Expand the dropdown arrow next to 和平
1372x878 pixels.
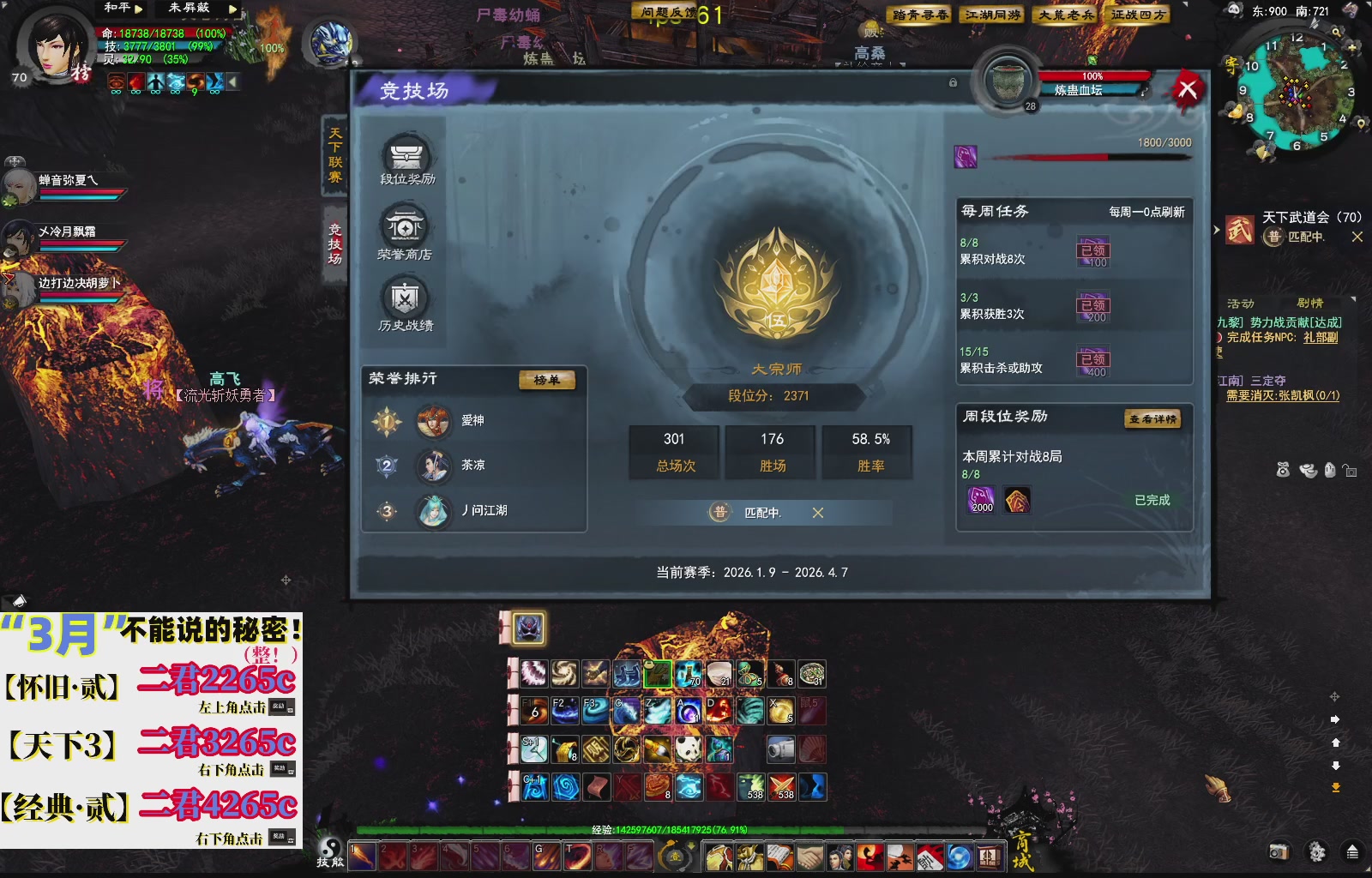pos(140,8)
